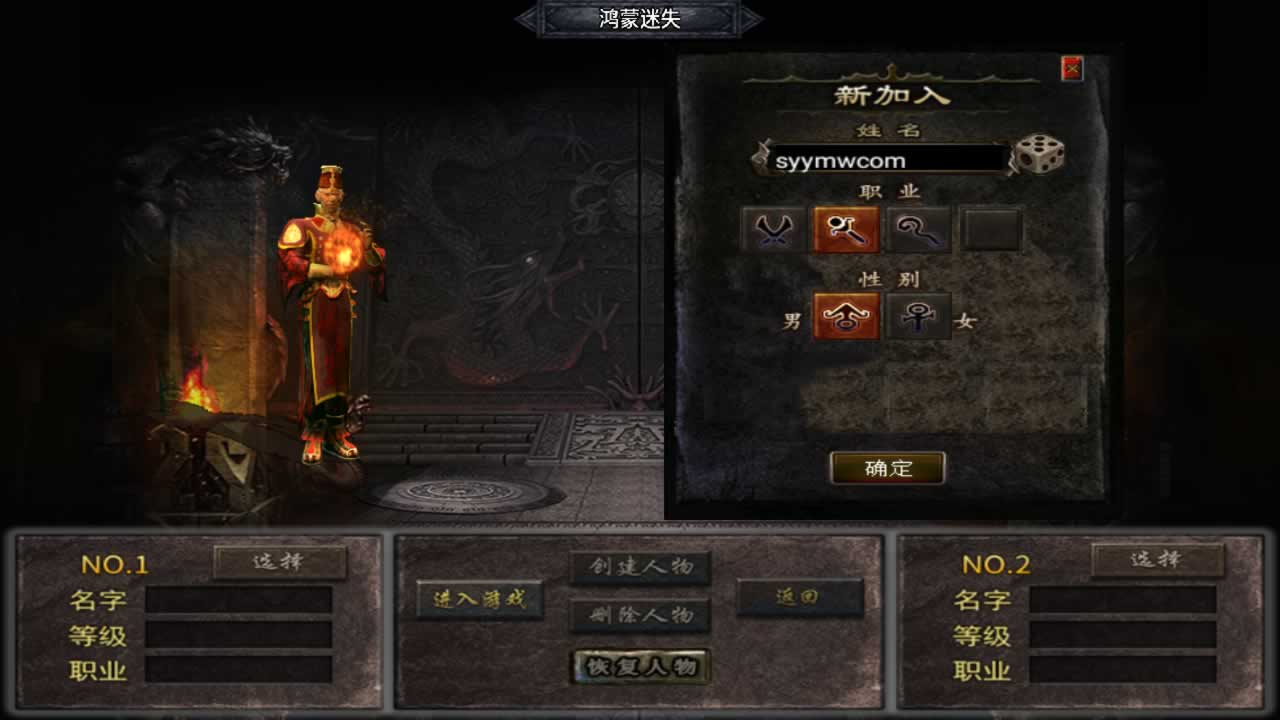Confirm character creation with 确定
The width and height of the screenshot is (1280, 720).
[x=888, y=468]
